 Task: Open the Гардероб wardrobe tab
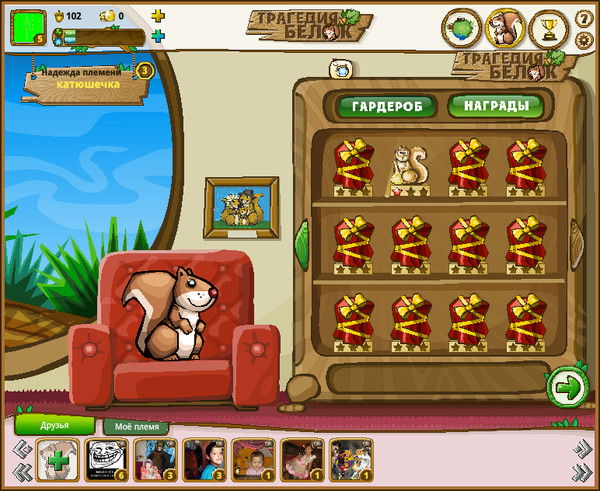(x=385, y=105)
